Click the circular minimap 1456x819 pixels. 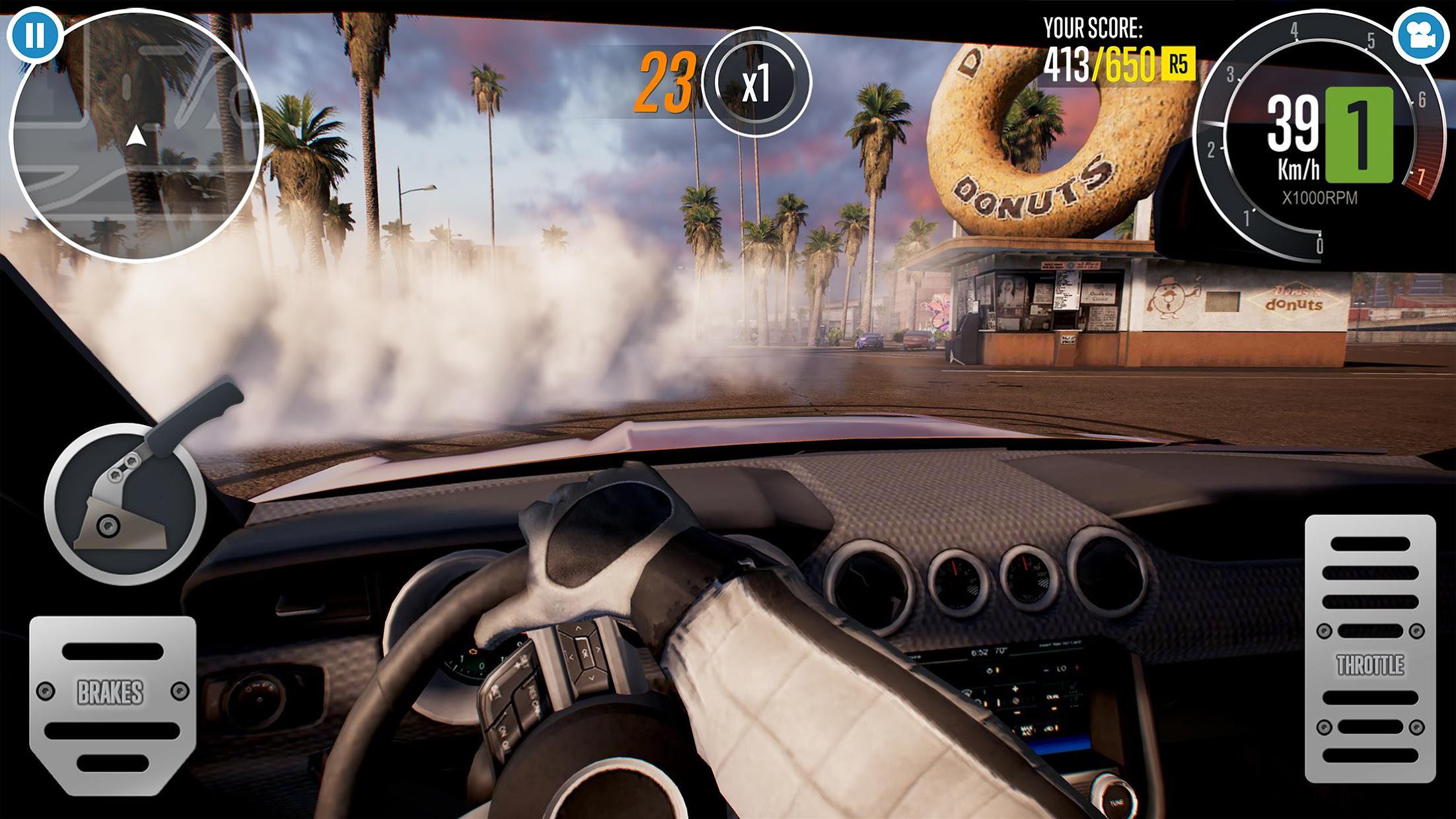(136, 136)
